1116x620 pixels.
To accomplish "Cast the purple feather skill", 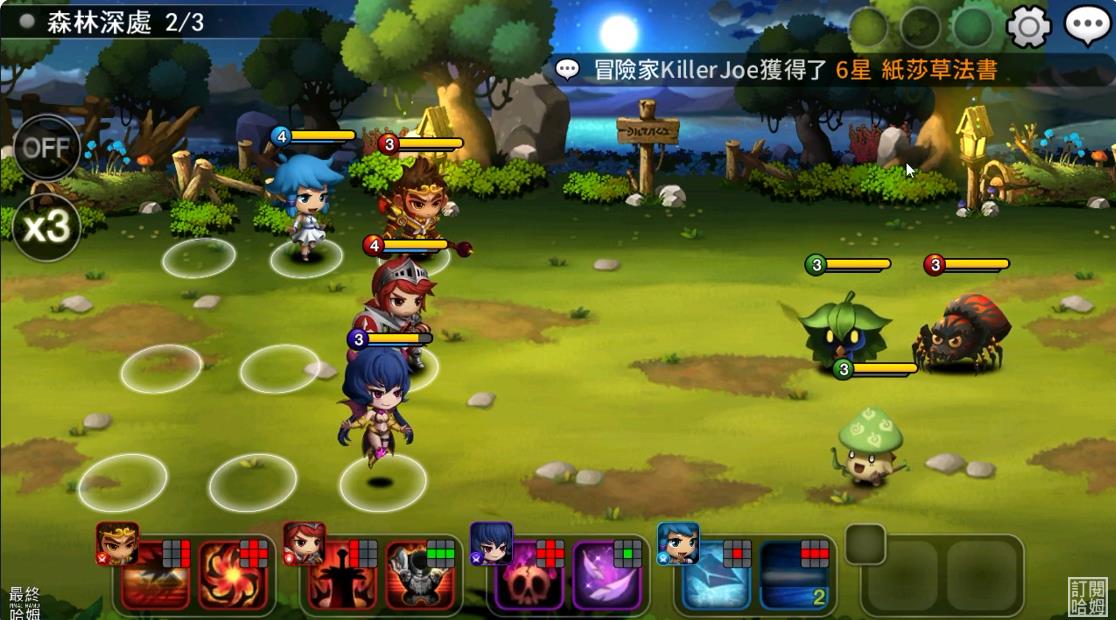I will 607,575.
